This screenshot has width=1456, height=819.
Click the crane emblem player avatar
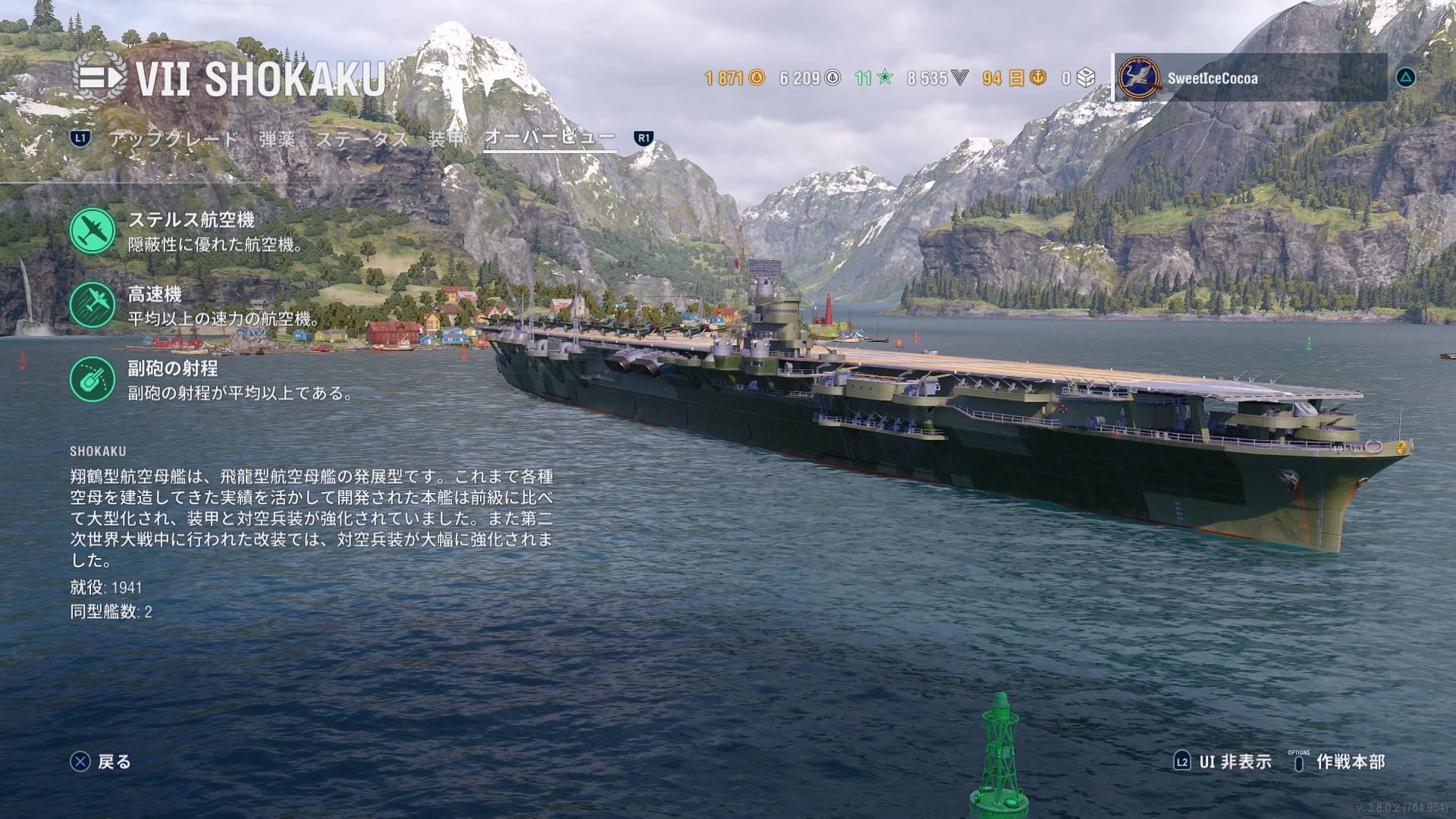point(1140,78)
